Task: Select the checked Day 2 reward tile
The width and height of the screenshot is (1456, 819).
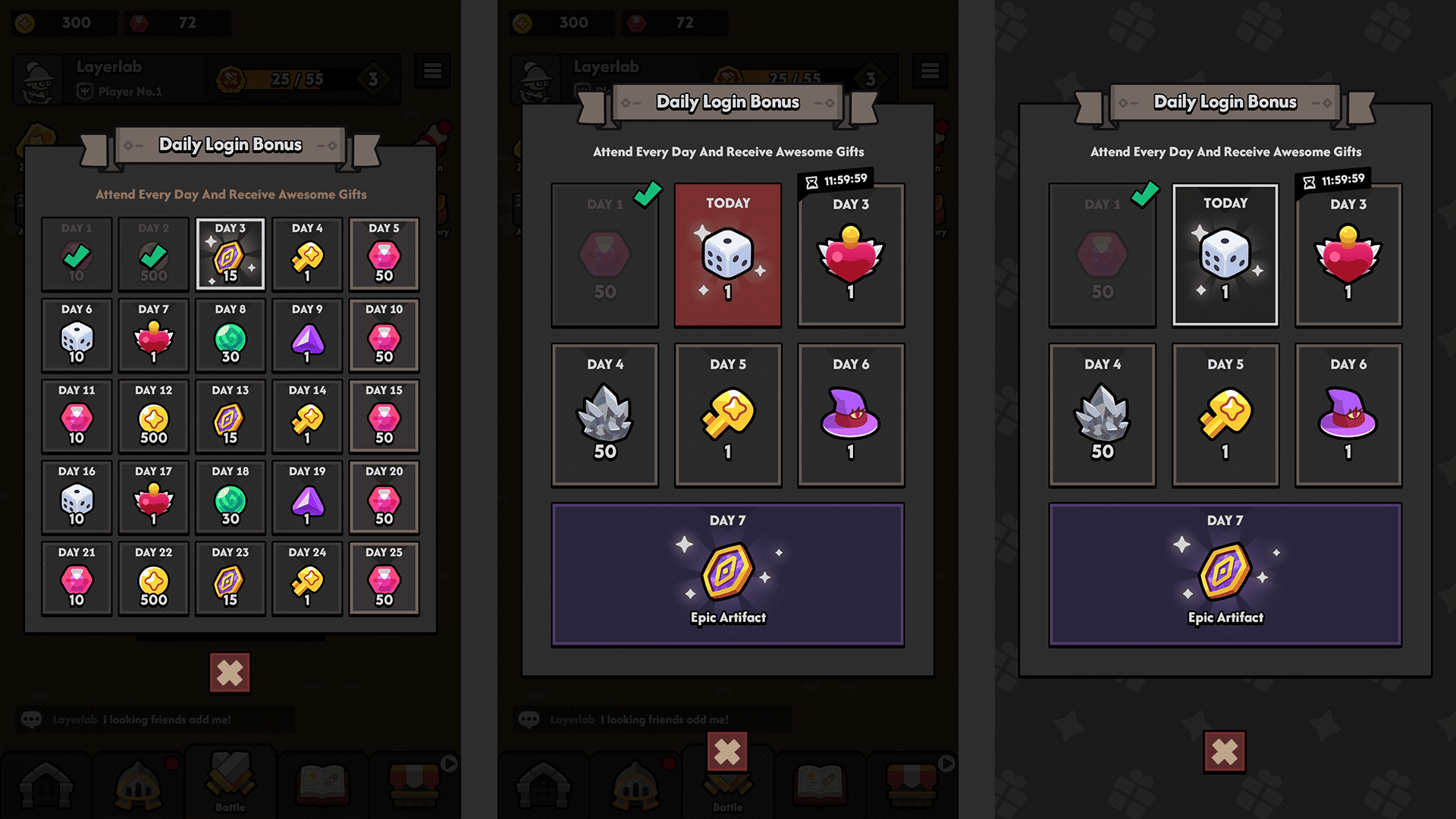Action: 153,254
